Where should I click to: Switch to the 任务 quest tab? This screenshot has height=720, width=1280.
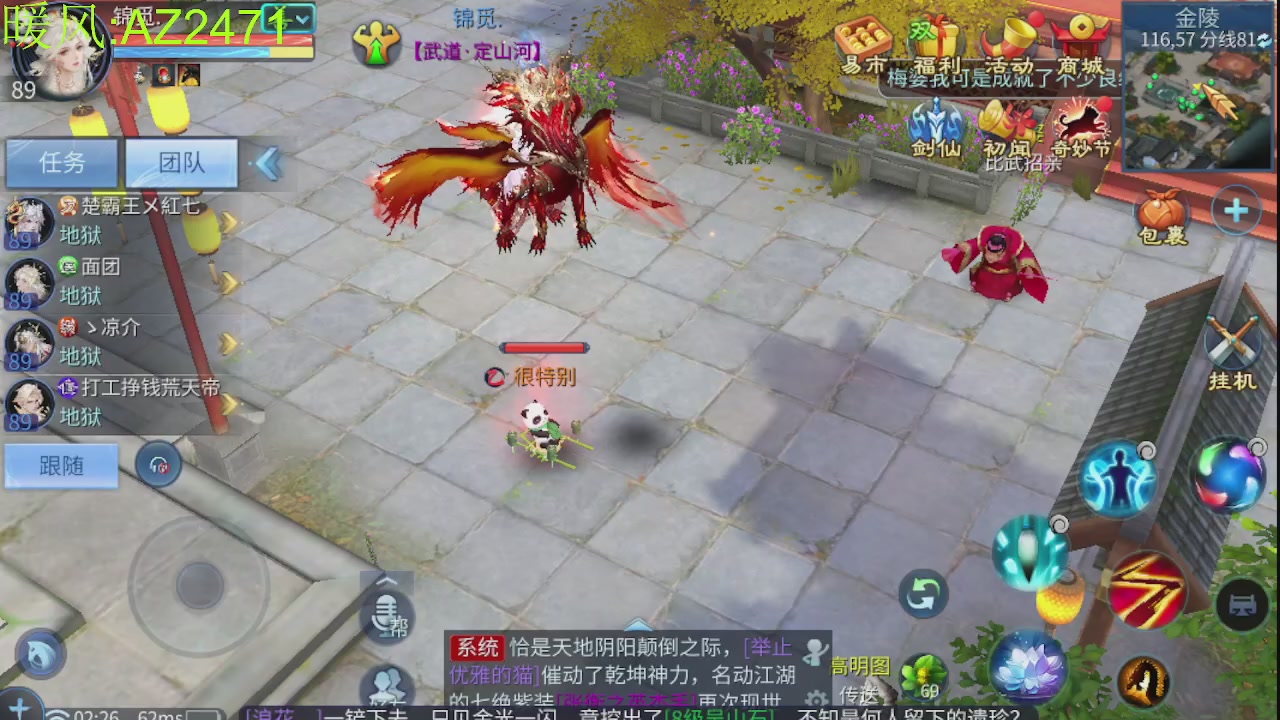coord(60,162)
